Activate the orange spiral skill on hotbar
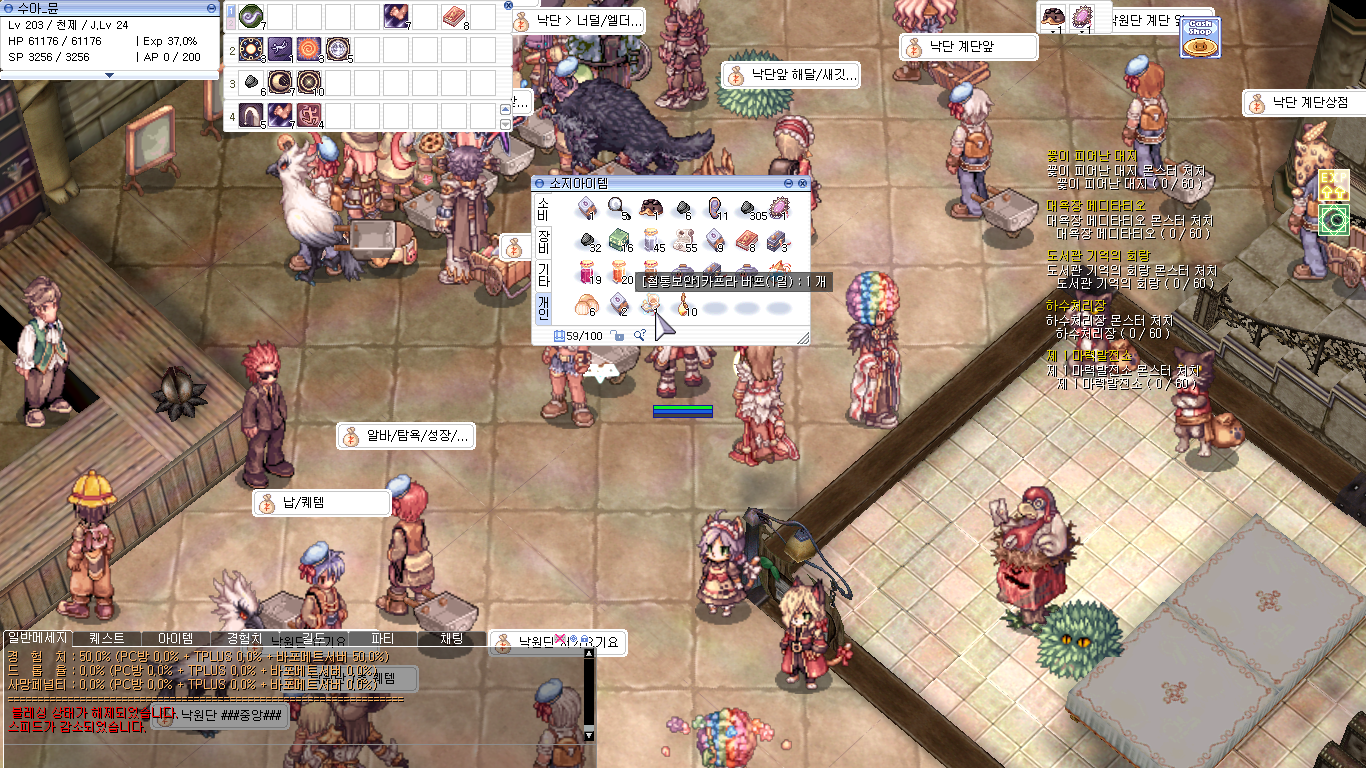The image size is (1366, 769). pyautogui.click(x=309, y=48)
